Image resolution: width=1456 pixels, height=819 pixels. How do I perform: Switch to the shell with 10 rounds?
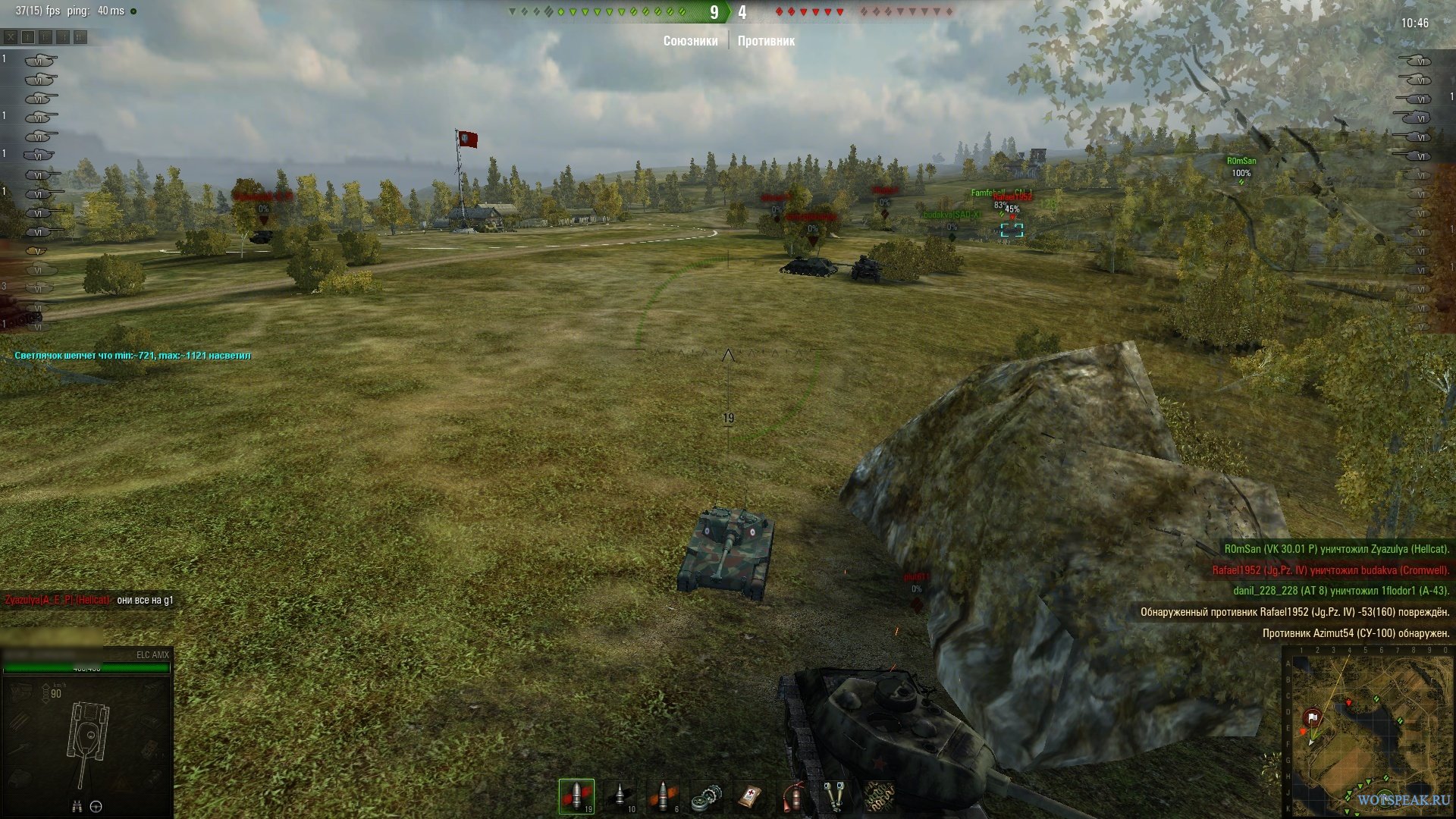click(620, 796)
